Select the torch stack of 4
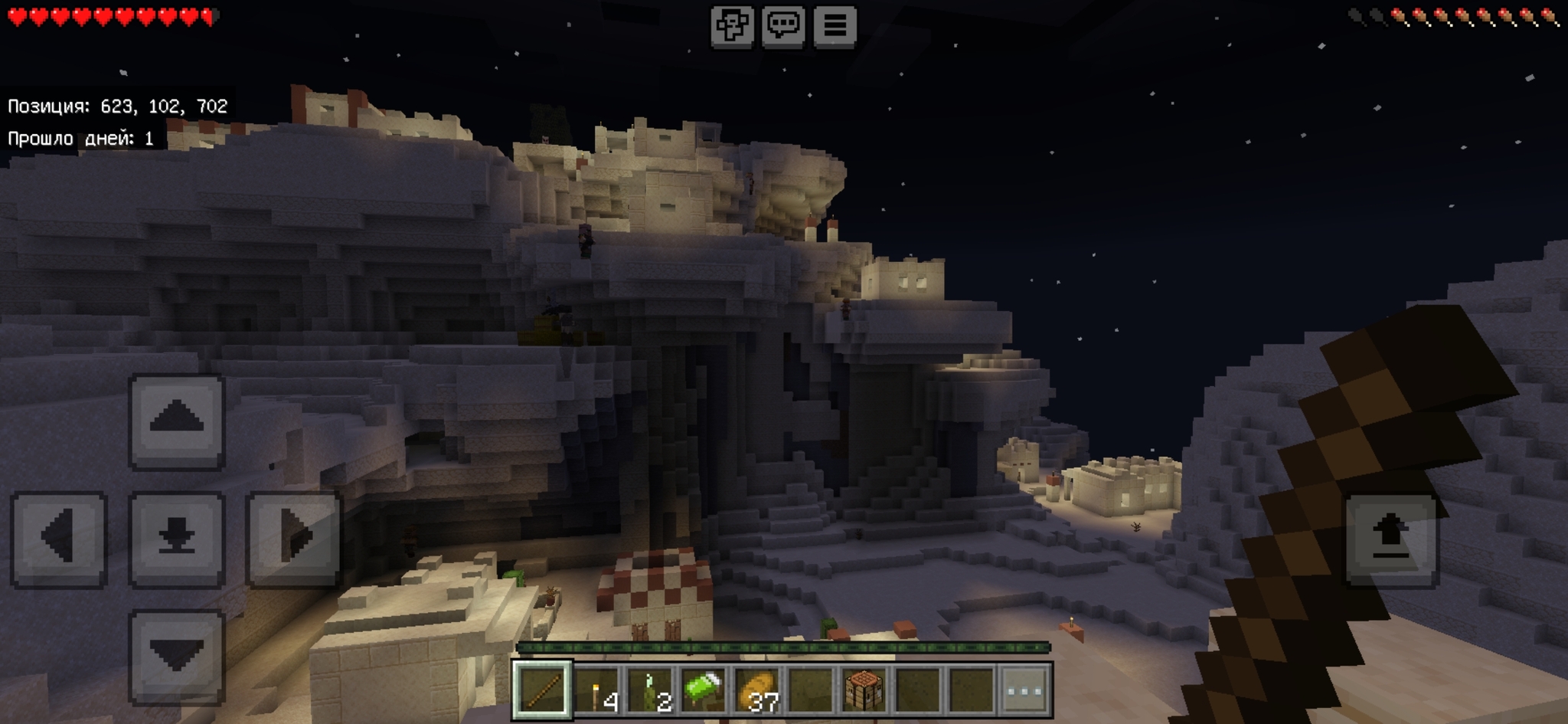 coord(596,690)
